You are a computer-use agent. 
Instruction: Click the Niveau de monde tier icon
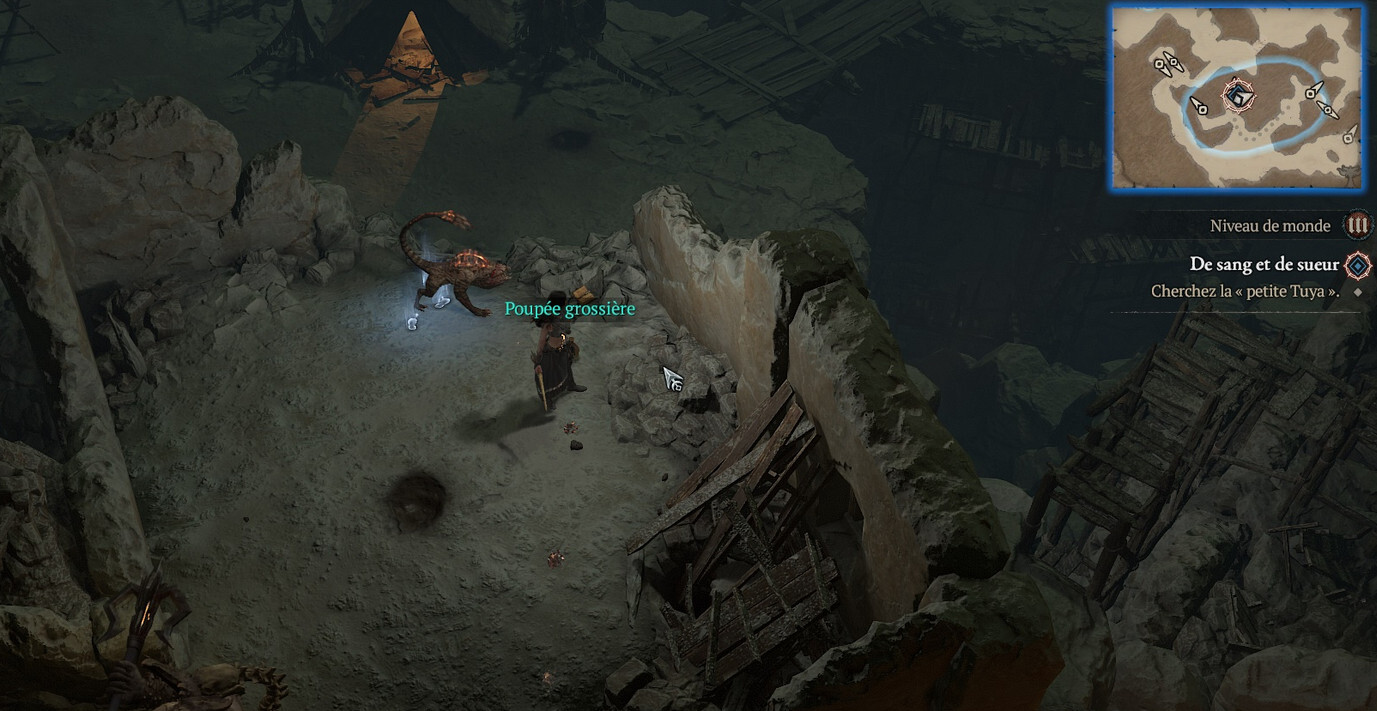click(x=1357, y=225)
